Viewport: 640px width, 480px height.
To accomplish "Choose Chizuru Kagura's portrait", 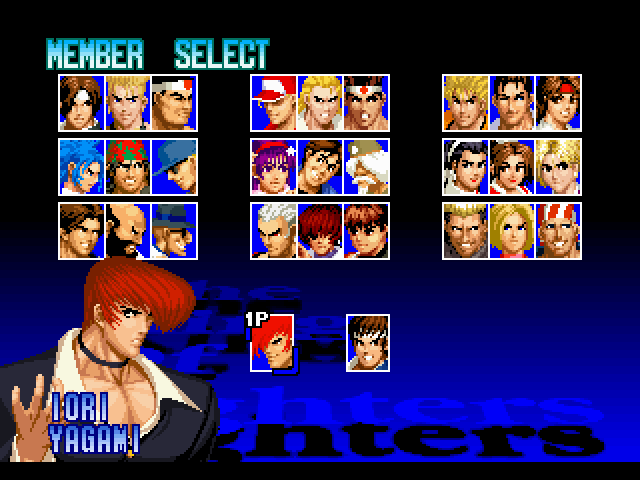I will 466,165.
